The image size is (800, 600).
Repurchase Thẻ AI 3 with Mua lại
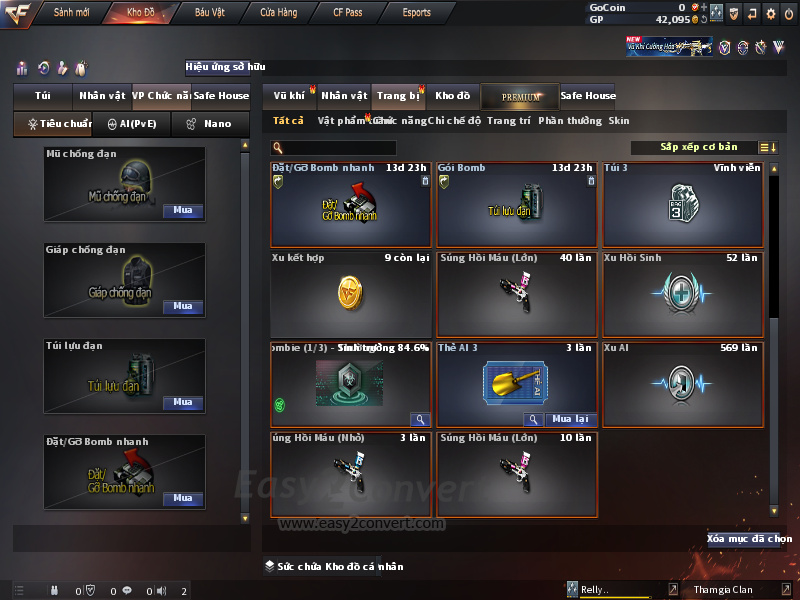(570, 419)
